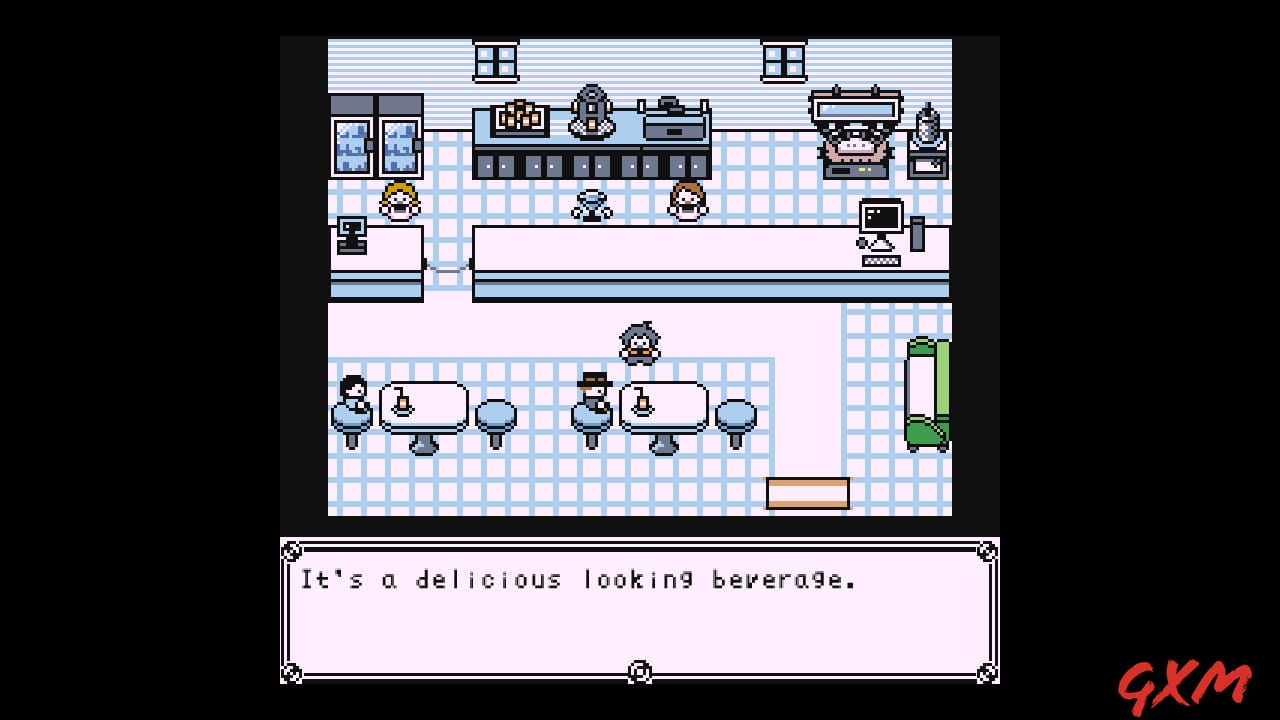Select the water jug beside the brewing machine
This screenshot has width=1280, height=720.
point(928,120)
